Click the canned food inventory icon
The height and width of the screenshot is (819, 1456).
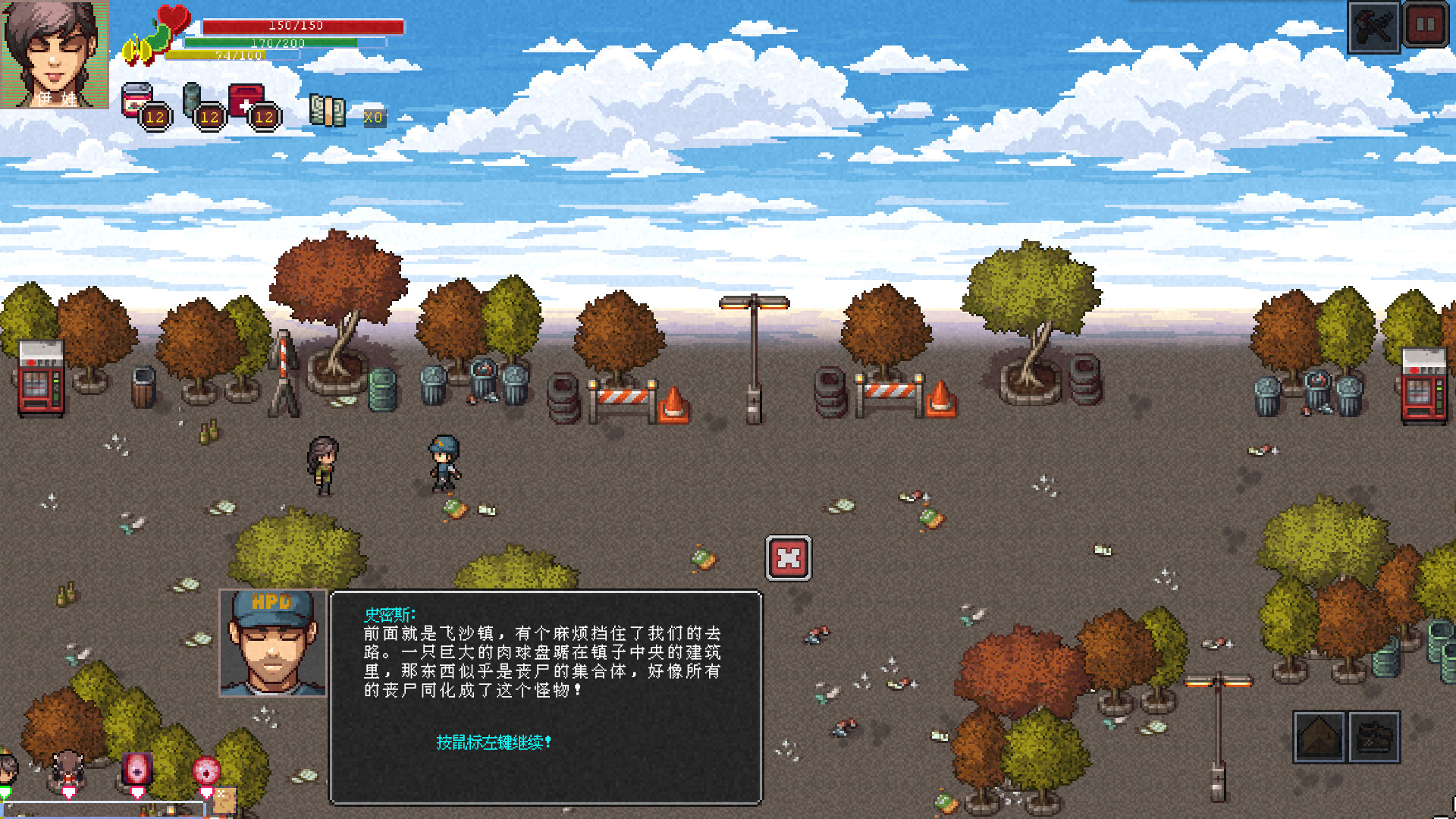pos(139,99)
